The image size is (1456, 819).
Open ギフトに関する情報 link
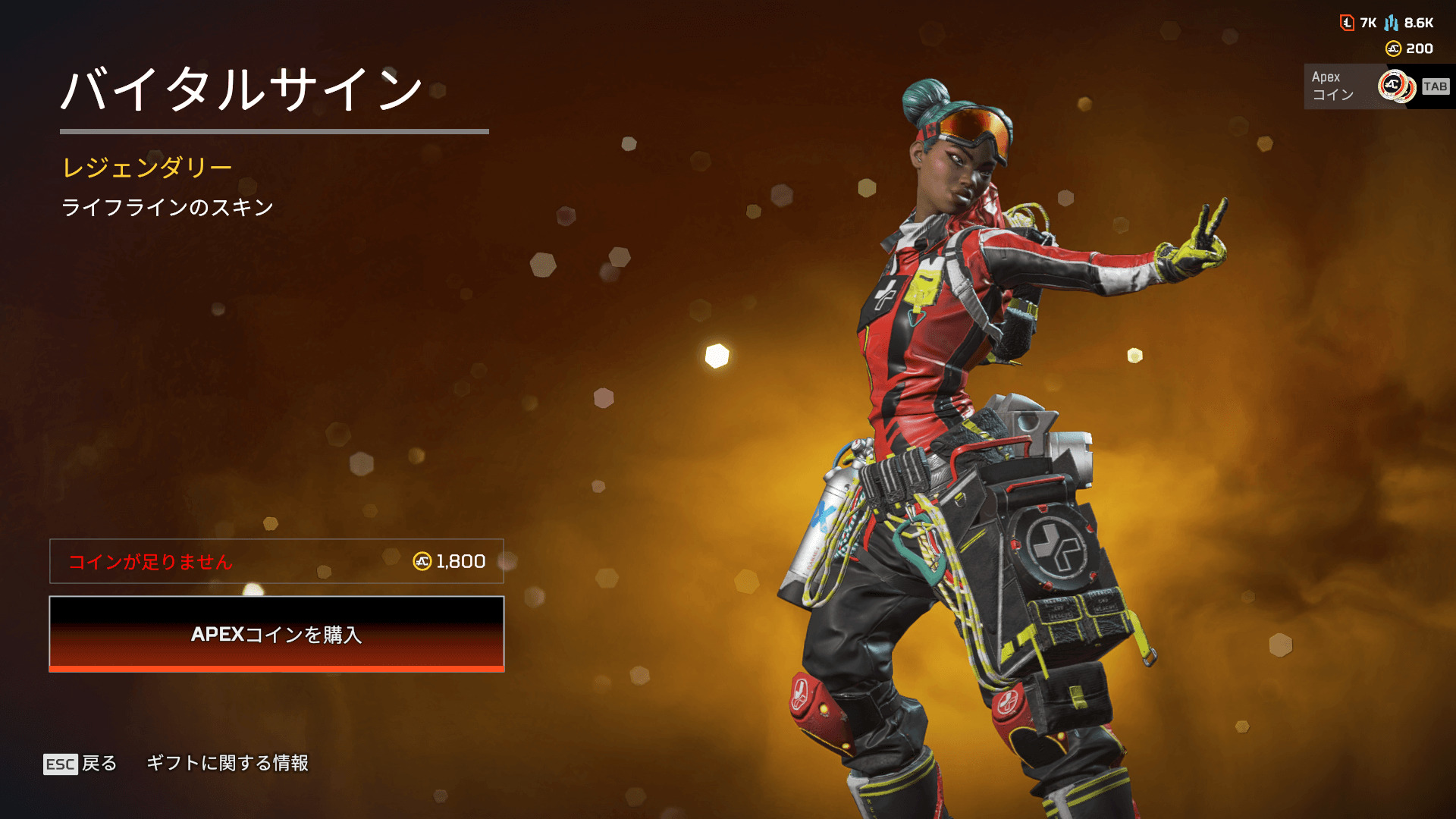(227, 763)
